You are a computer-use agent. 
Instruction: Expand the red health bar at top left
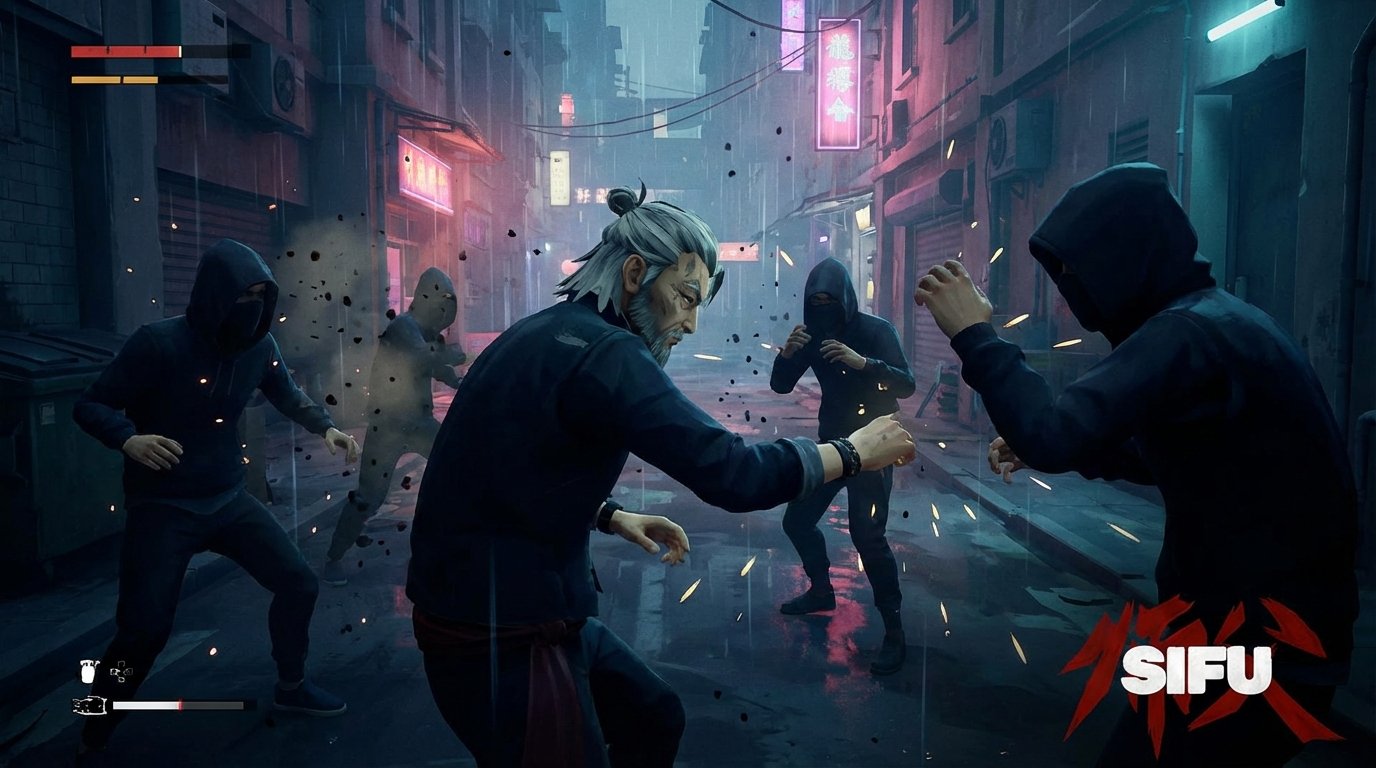(x=123, y=51)
